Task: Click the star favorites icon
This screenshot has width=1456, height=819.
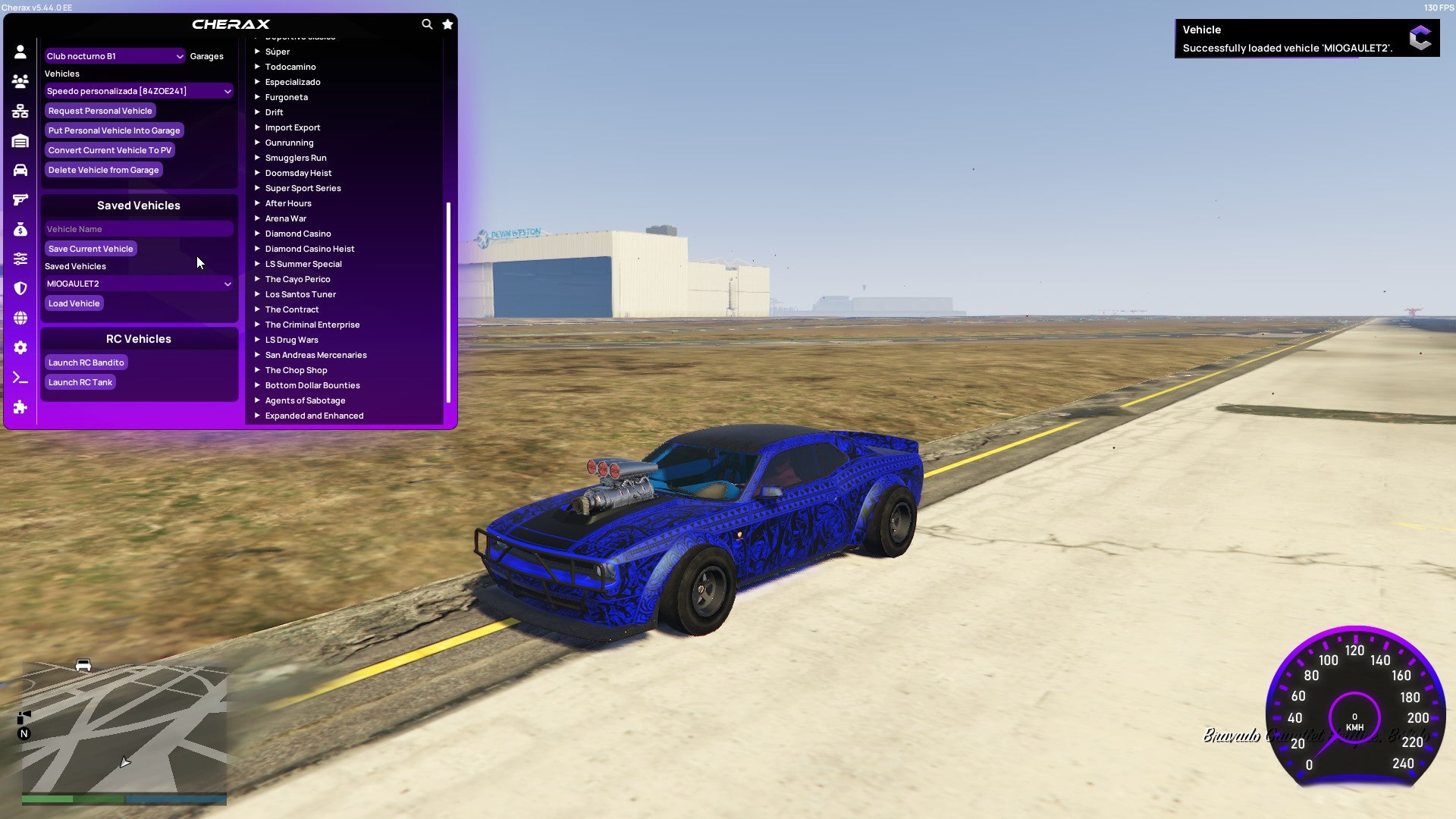Action: coord(447,24)
